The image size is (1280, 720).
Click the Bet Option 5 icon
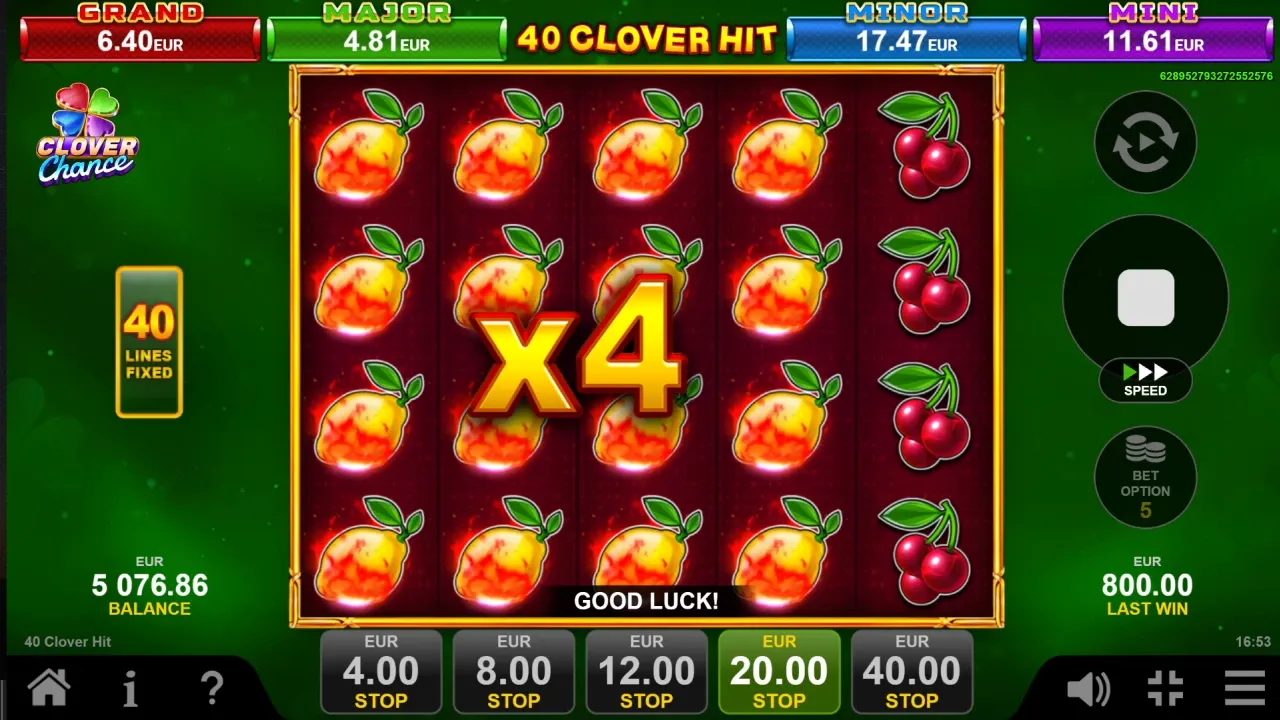click(x=1145, y=477)
